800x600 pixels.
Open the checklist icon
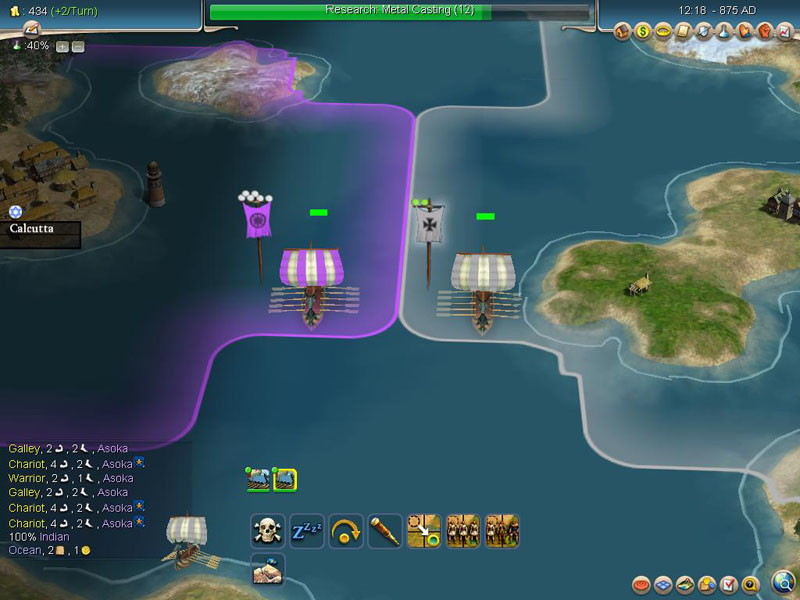pos(729,584)
